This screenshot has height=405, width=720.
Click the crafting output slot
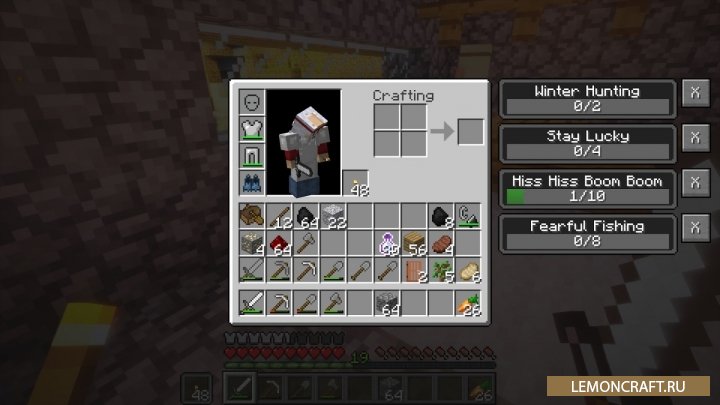pos(470,132)
